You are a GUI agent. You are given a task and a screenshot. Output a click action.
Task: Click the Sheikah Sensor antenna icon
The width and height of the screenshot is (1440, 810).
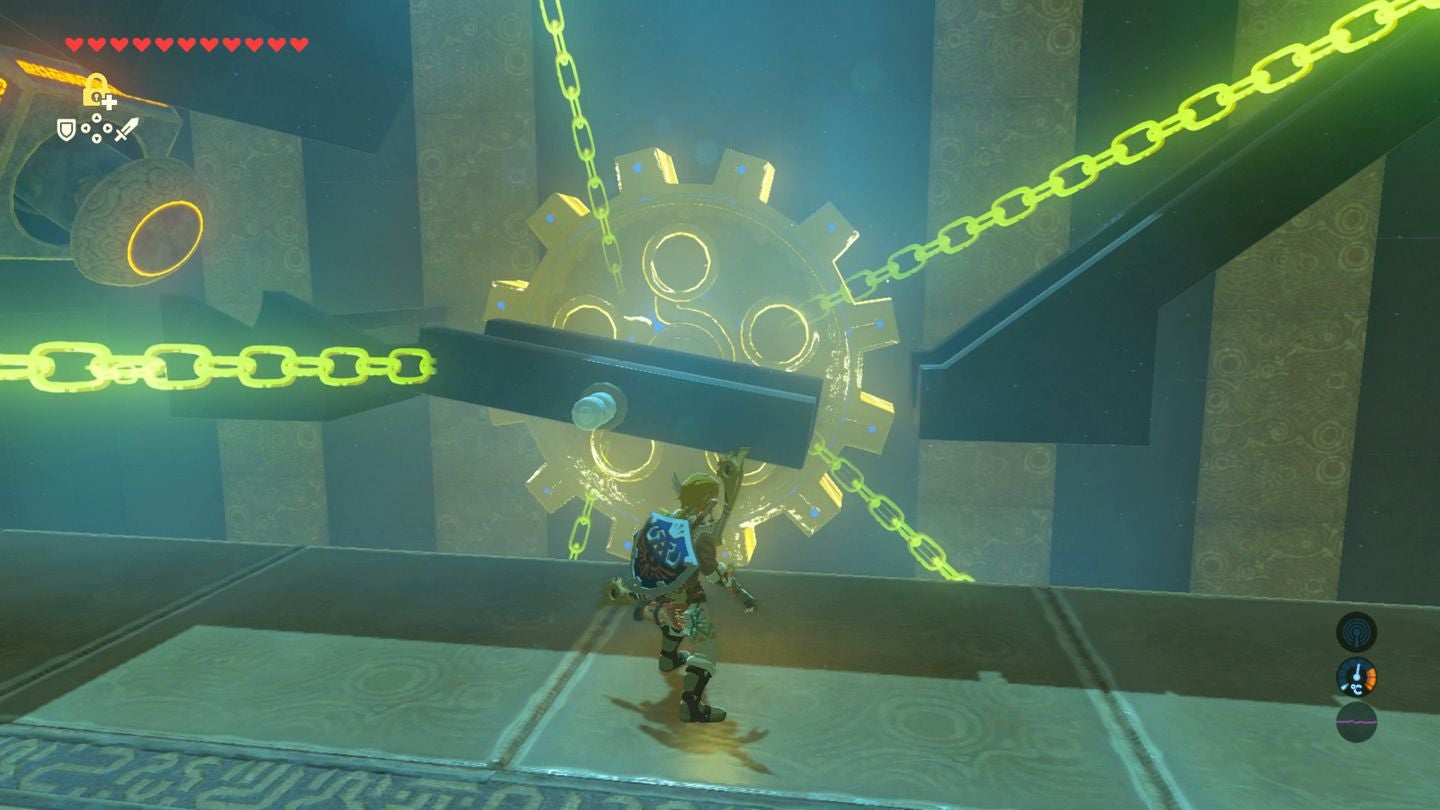point(1356,632)
